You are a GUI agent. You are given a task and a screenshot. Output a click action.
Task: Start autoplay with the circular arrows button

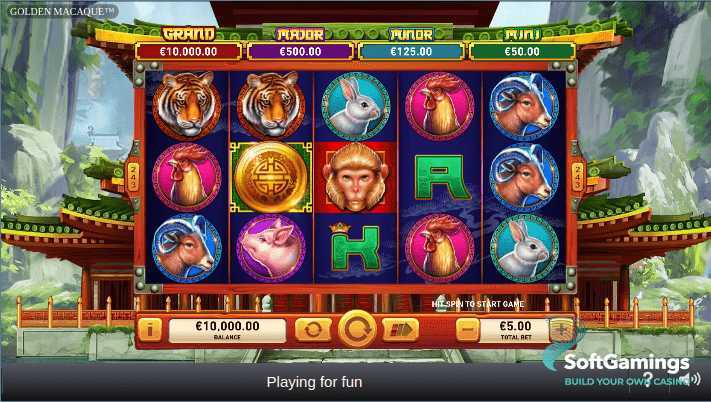pos(312,329)
